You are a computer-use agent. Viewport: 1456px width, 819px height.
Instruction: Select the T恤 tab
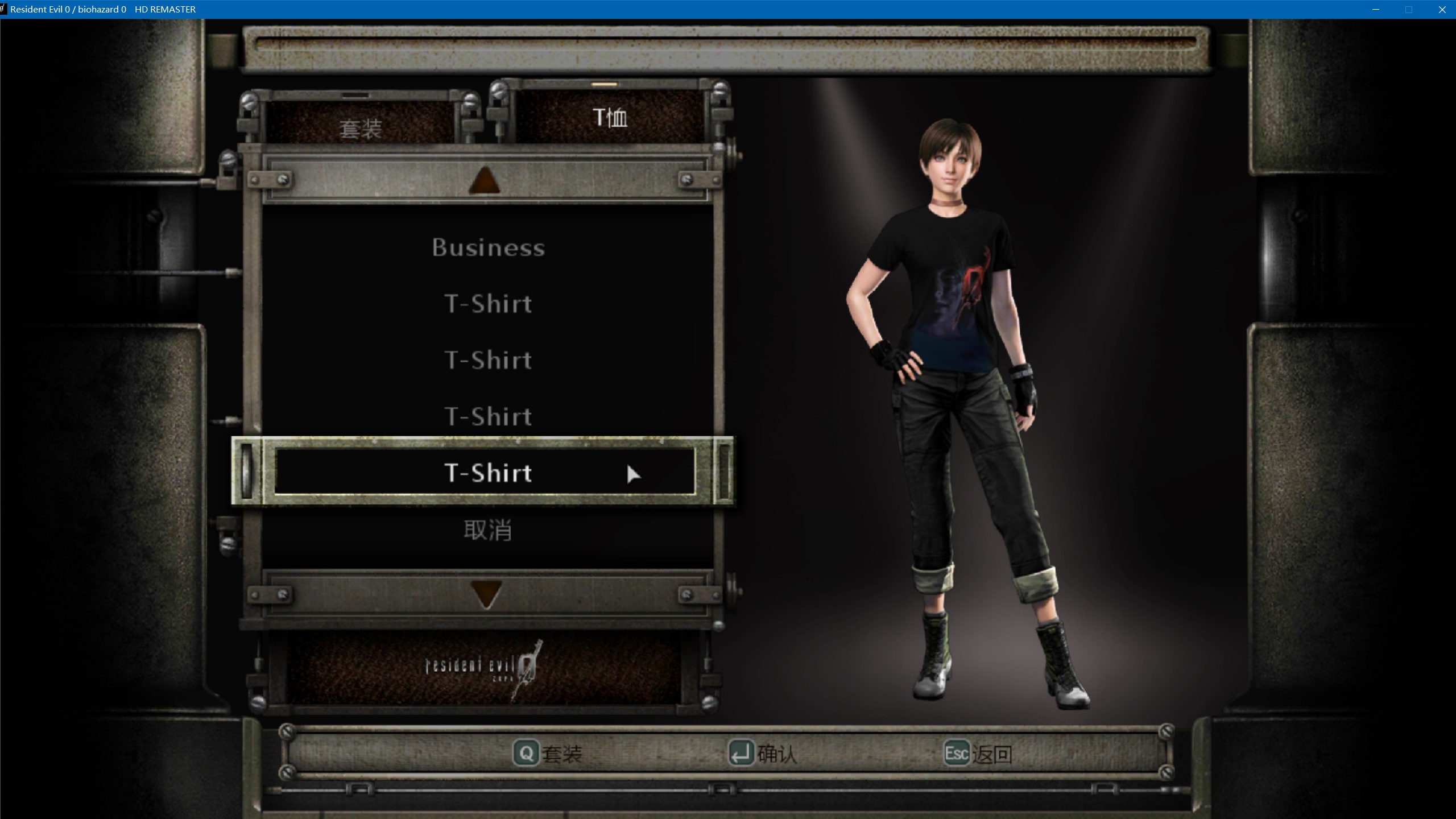pyautogui.click(x=610, y=118)
